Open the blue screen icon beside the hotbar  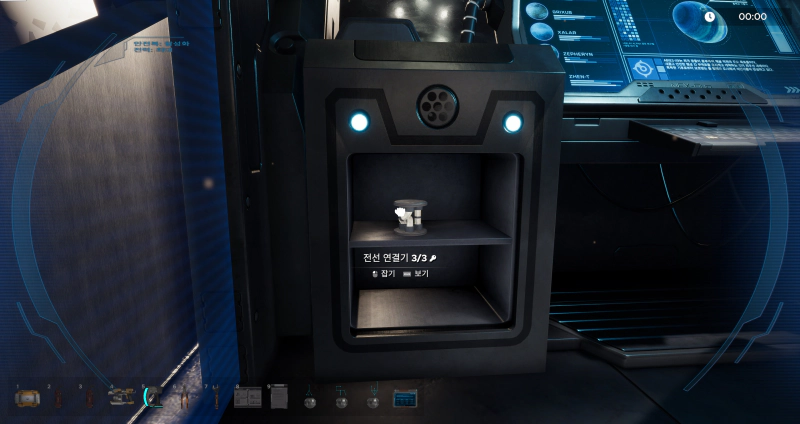(x=405, y=398)
